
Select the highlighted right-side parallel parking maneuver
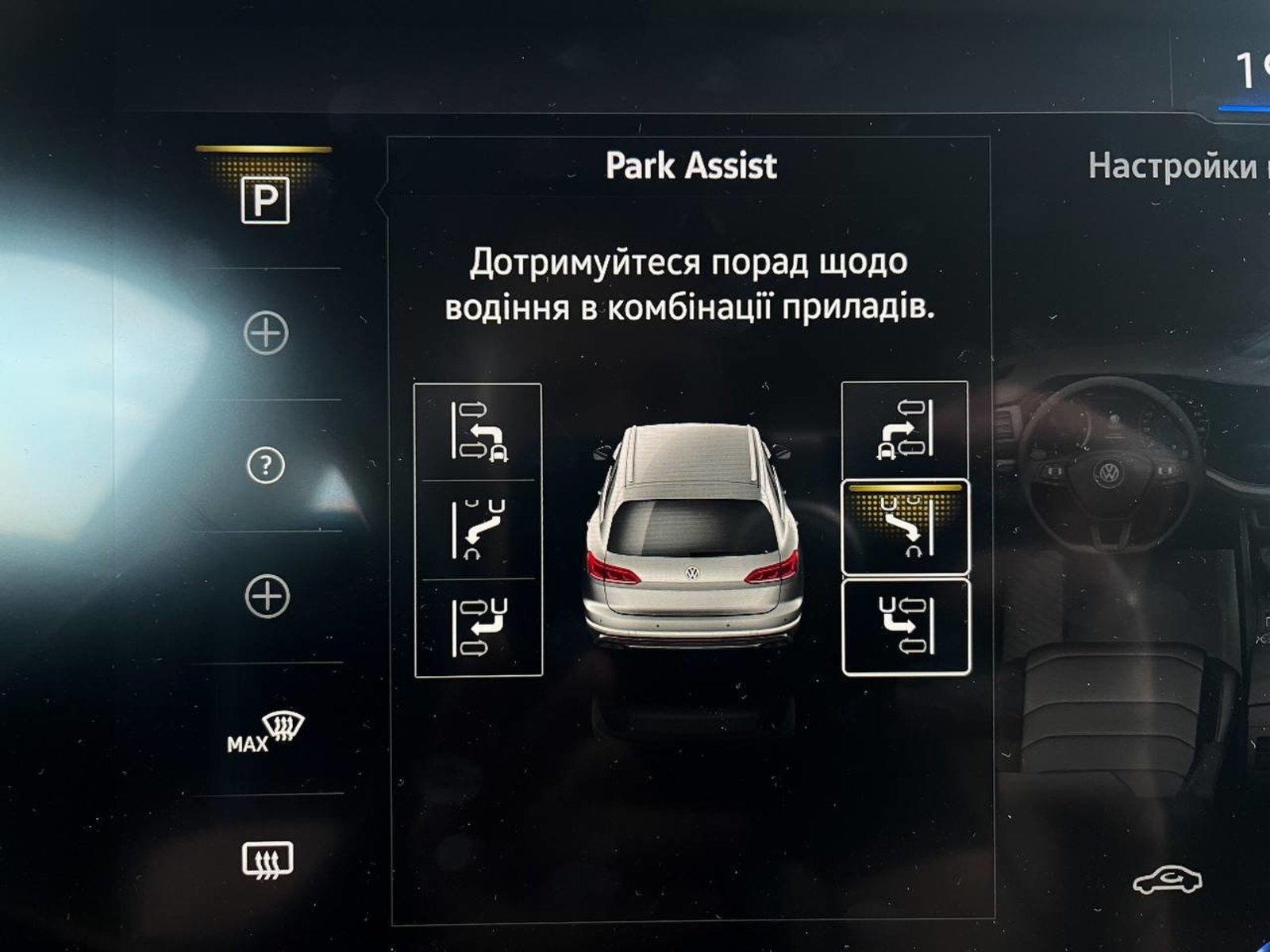click(905, 526)
